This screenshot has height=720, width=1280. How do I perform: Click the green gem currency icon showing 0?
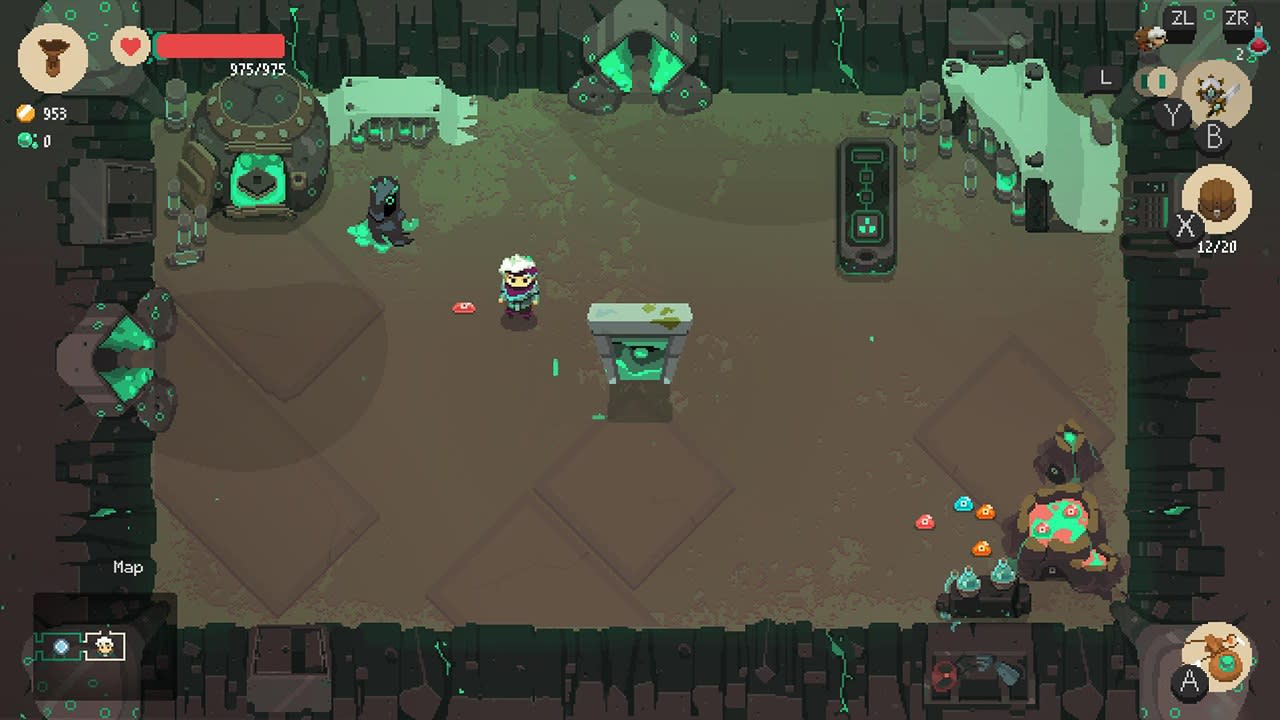coord(25,140)
